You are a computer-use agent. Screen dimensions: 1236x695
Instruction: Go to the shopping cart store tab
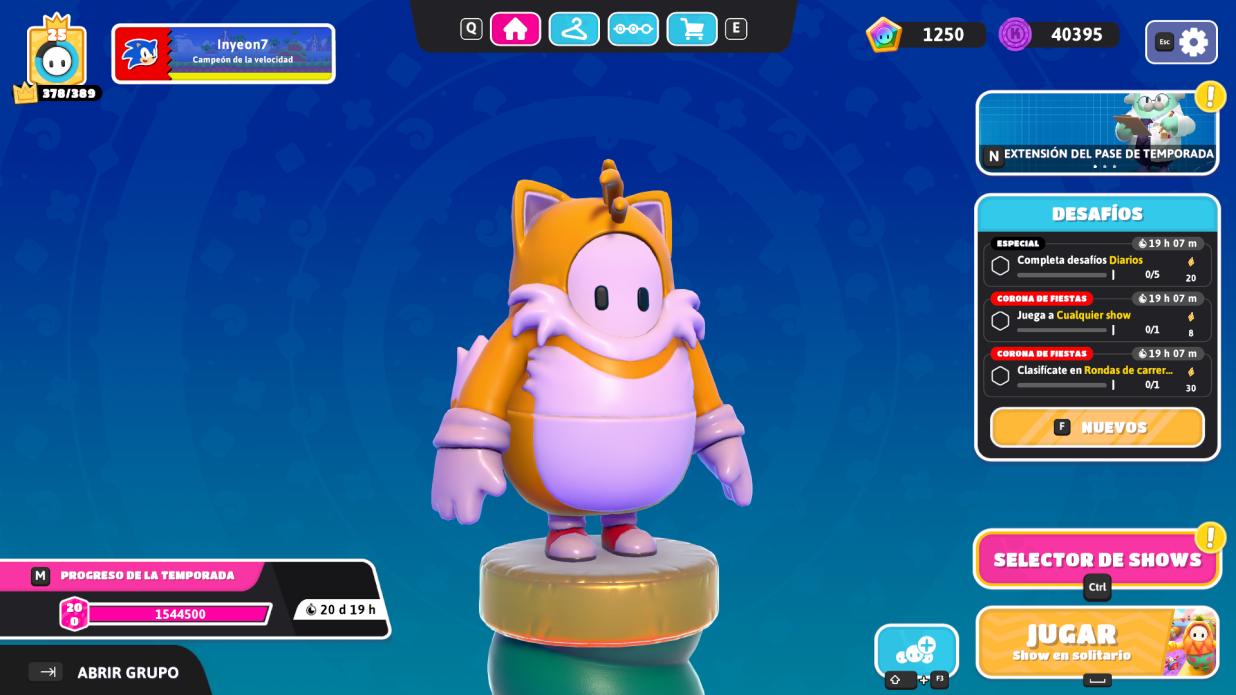pos(692,29)
